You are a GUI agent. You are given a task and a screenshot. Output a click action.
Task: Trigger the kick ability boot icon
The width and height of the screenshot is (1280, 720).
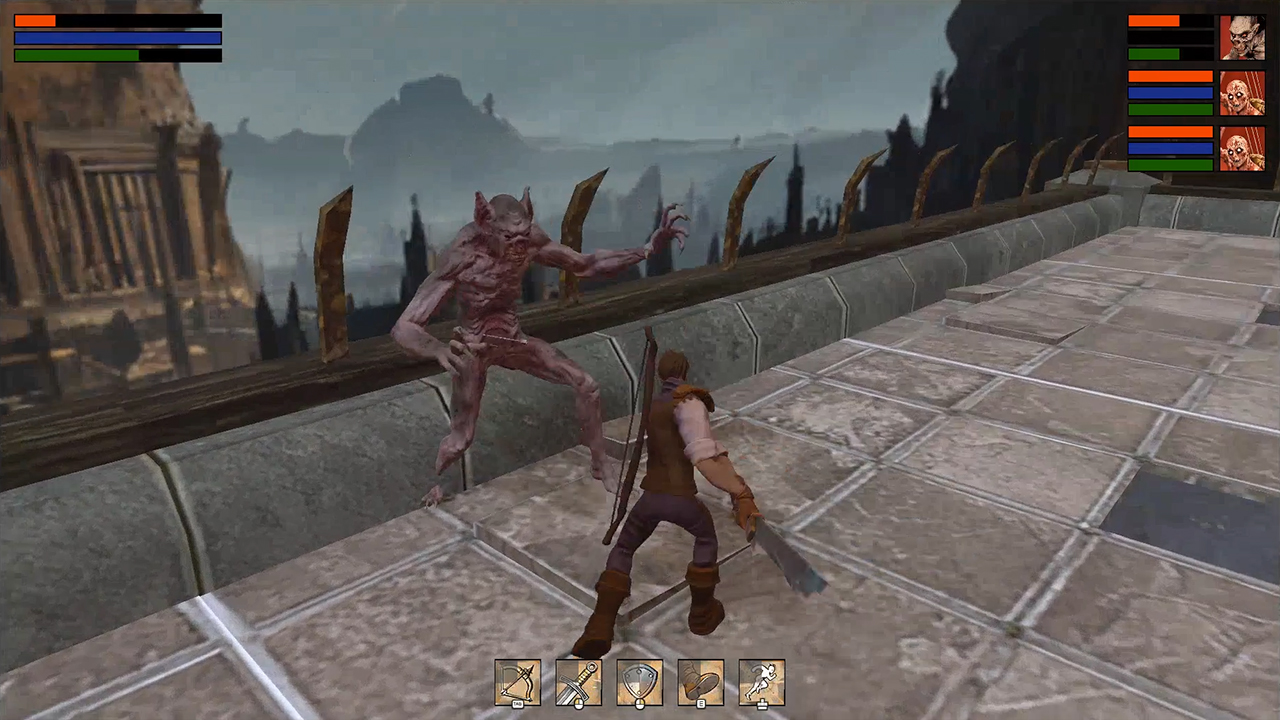click(701, 683)
